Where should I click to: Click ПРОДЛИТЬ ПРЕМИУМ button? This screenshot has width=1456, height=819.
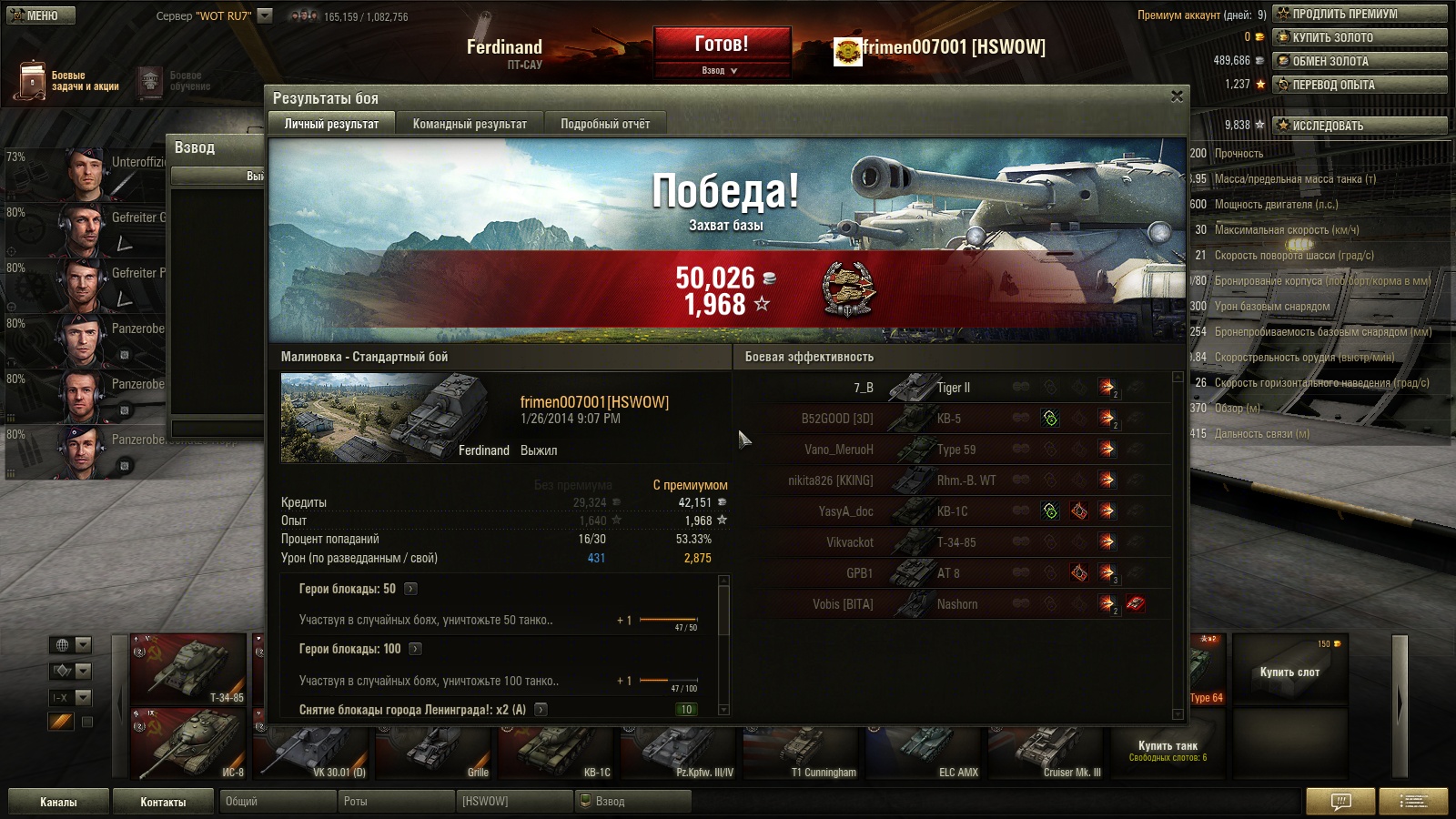coord(1360,14)
